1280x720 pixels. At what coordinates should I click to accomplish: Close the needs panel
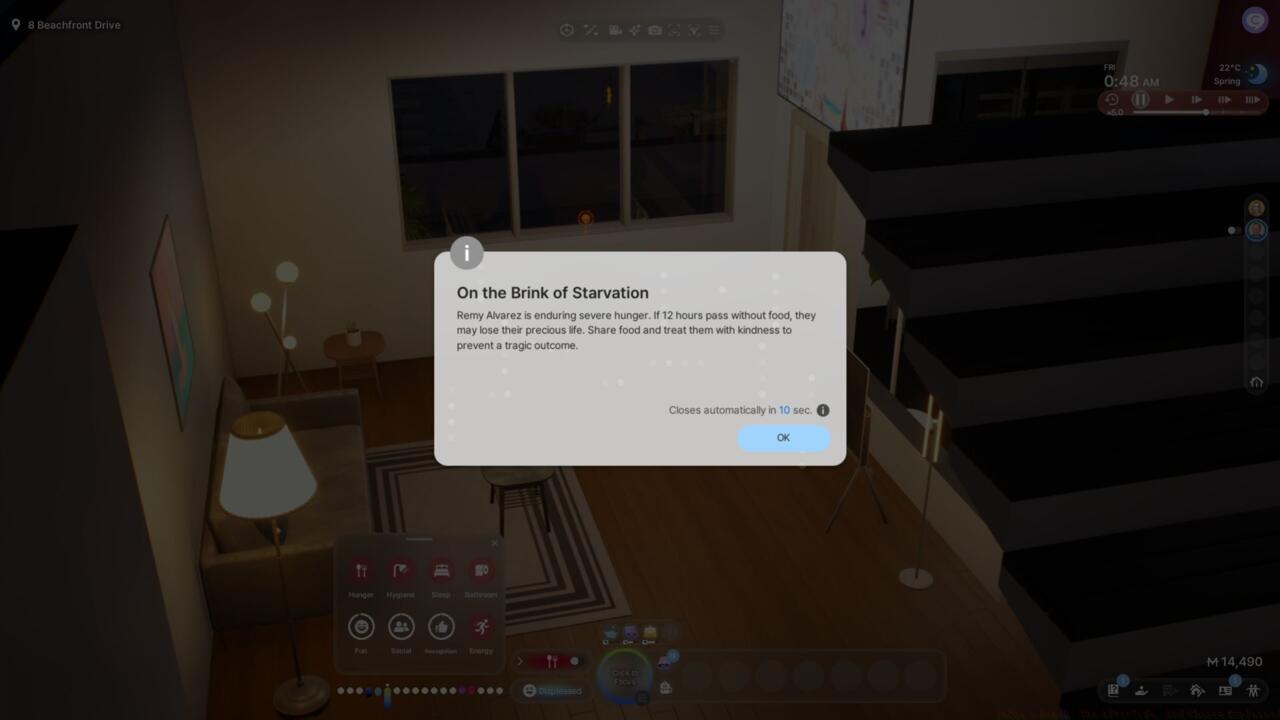(494, 544)
